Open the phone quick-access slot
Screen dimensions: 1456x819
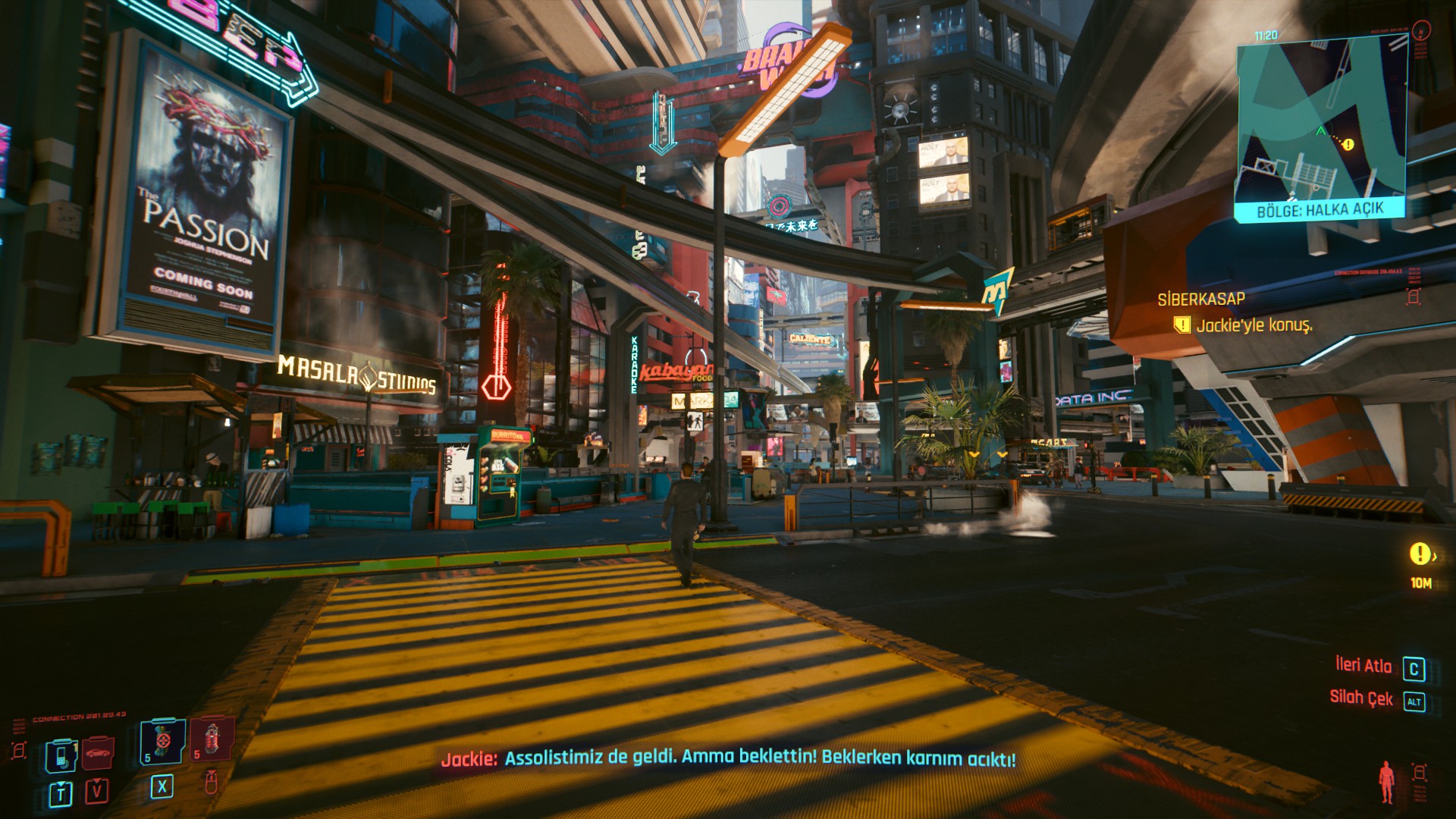click(61, 754)
